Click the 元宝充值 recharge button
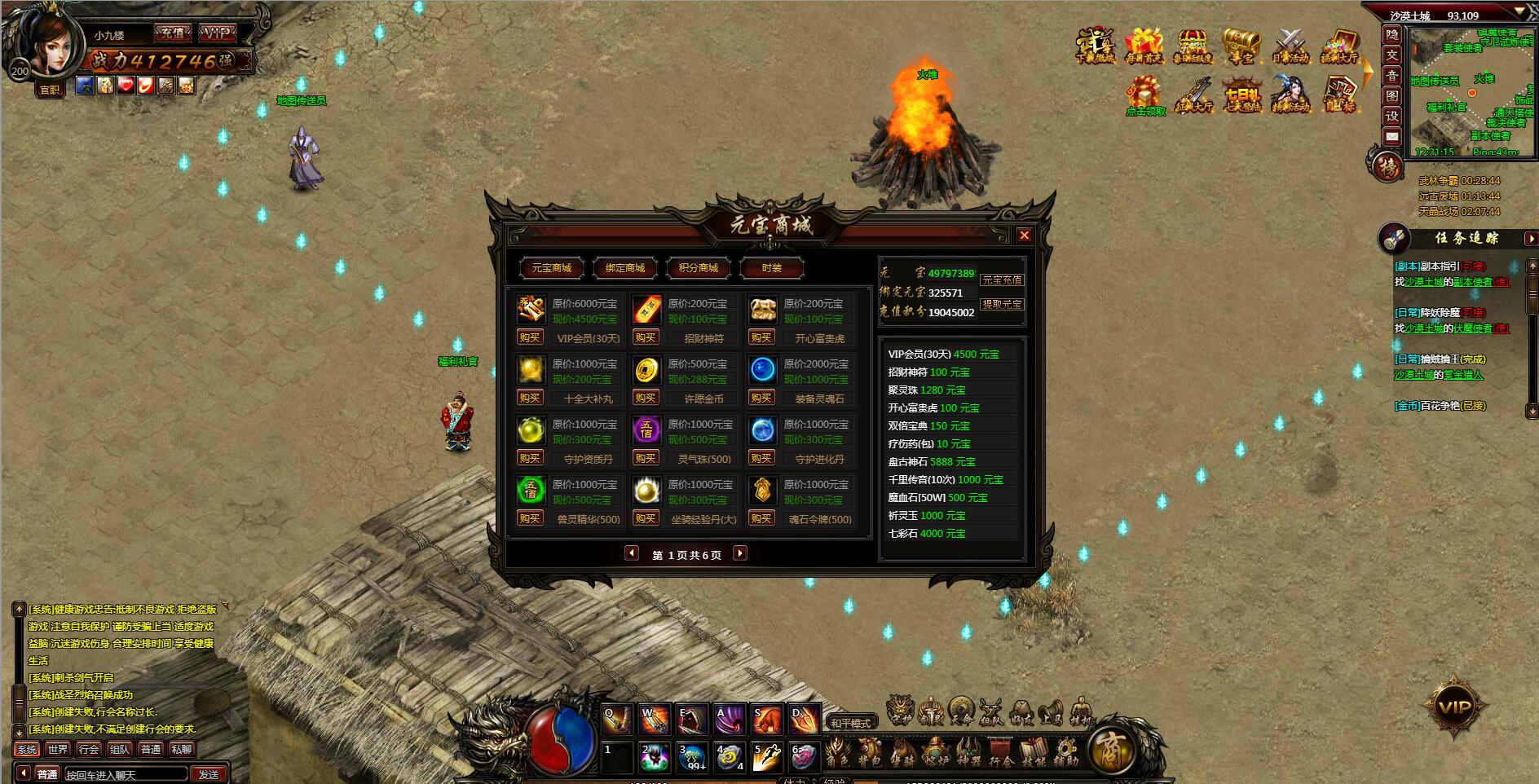 point(1003,280)
